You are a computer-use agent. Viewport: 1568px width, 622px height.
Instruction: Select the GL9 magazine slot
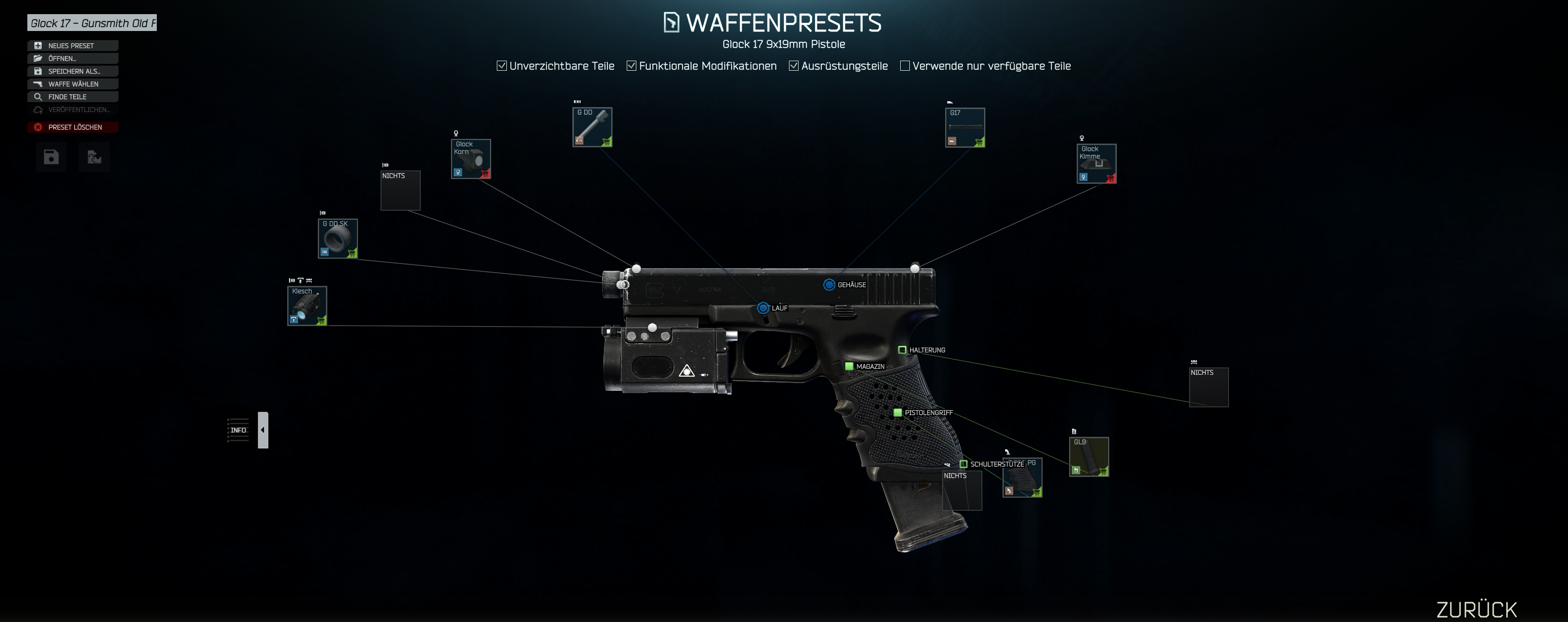[x=1089, y=457]
